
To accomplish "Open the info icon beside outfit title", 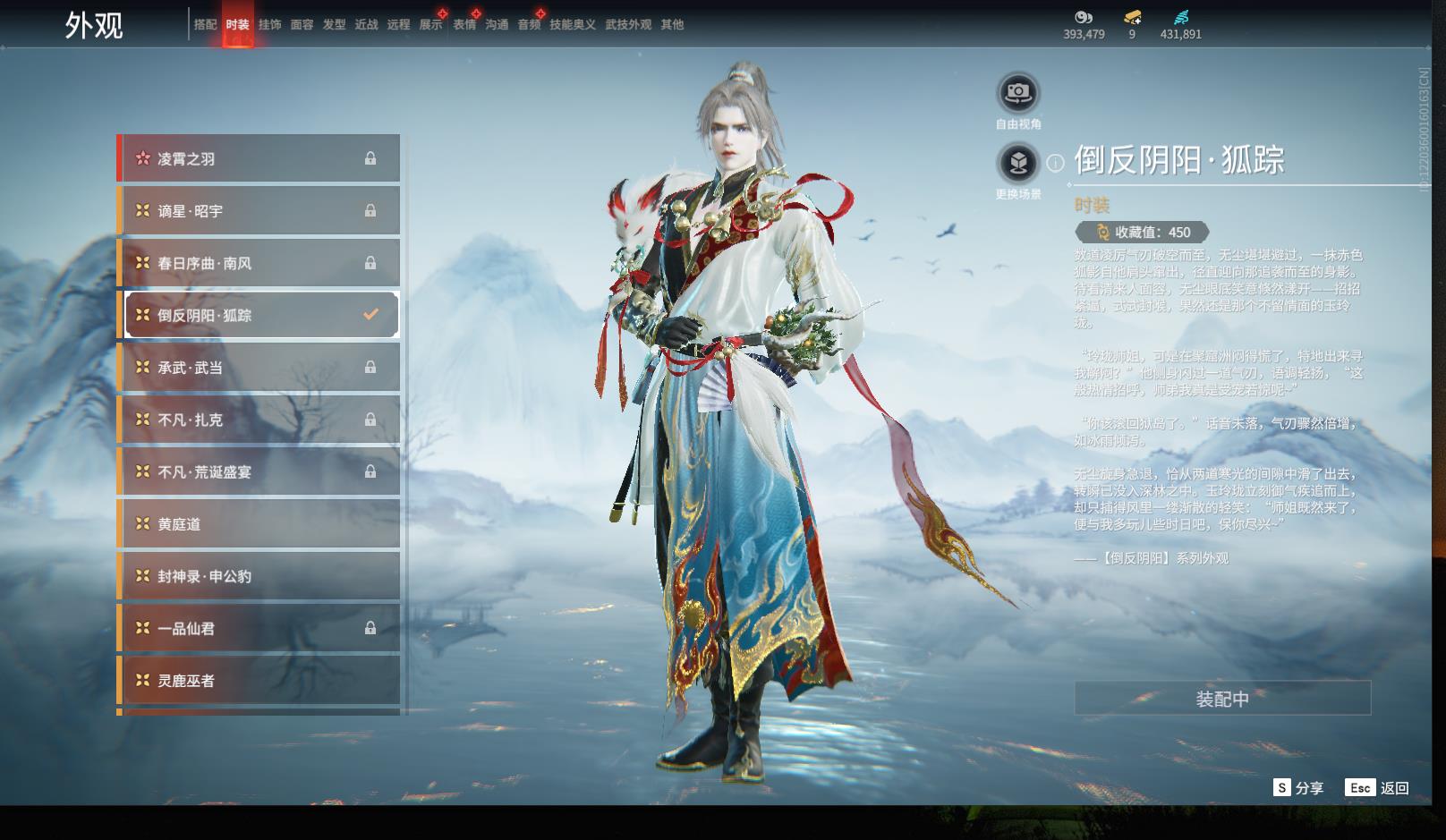I will pyautogui.click(x=1056, y=163).
